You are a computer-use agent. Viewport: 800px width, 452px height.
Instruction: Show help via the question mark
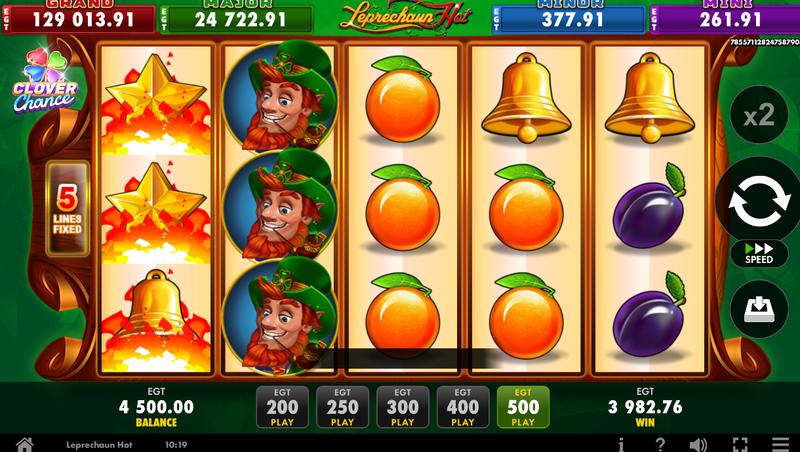[660, 444]
